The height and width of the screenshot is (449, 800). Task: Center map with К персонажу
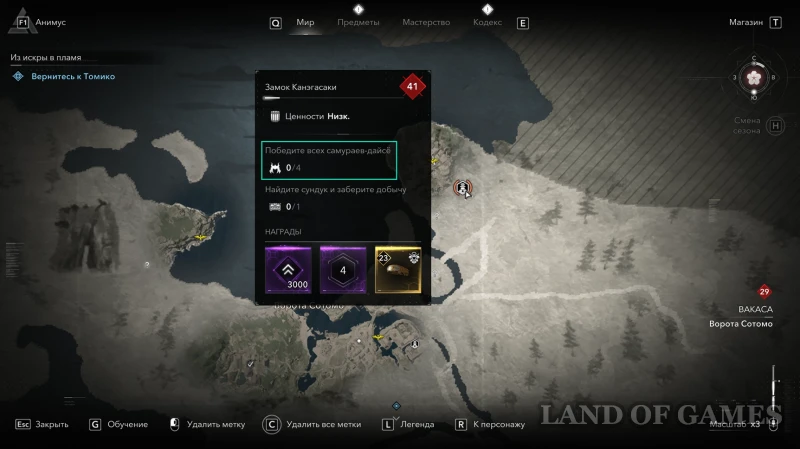[x=498, y=424]
